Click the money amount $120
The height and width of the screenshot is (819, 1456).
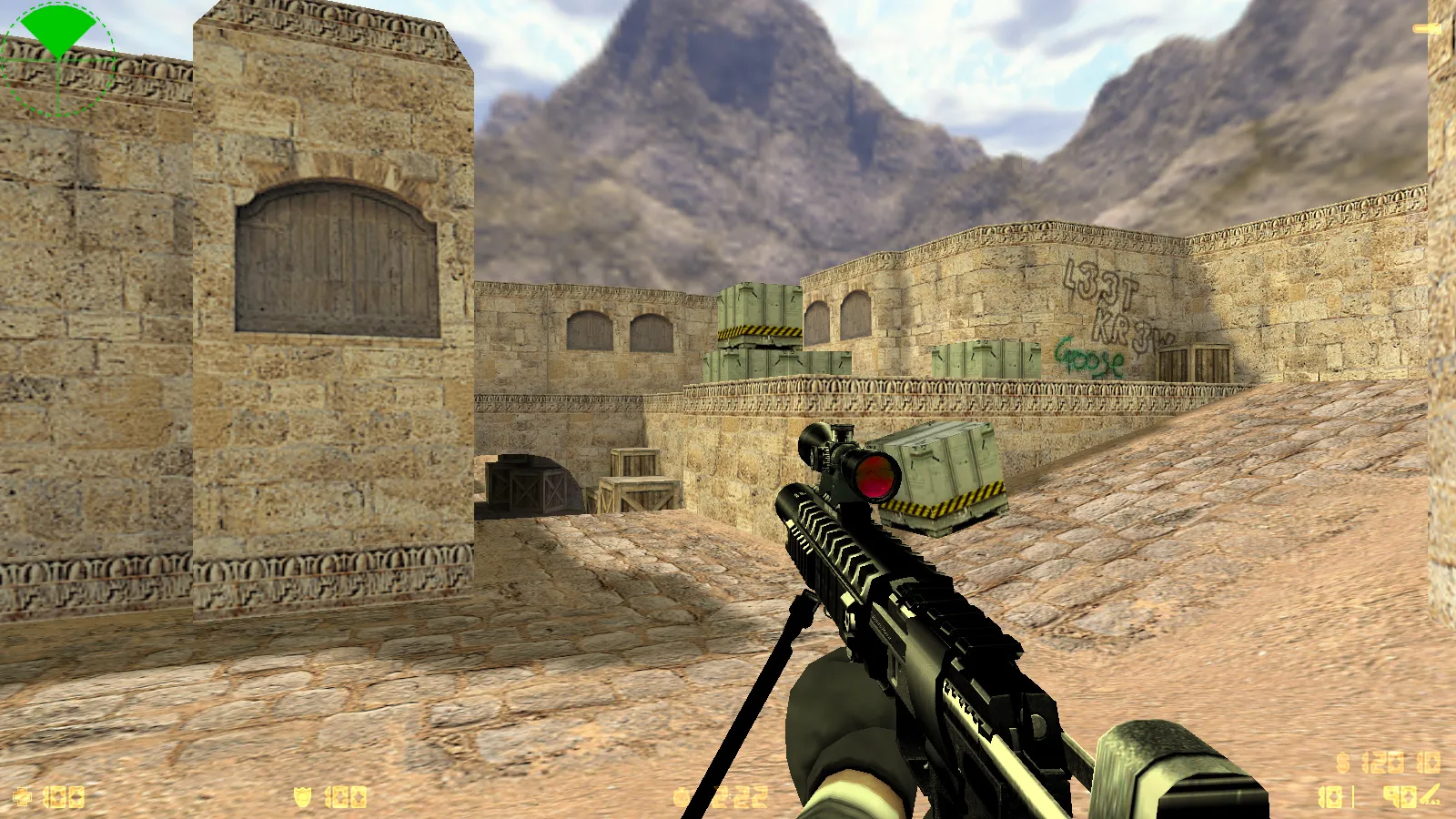[1383, 763]
